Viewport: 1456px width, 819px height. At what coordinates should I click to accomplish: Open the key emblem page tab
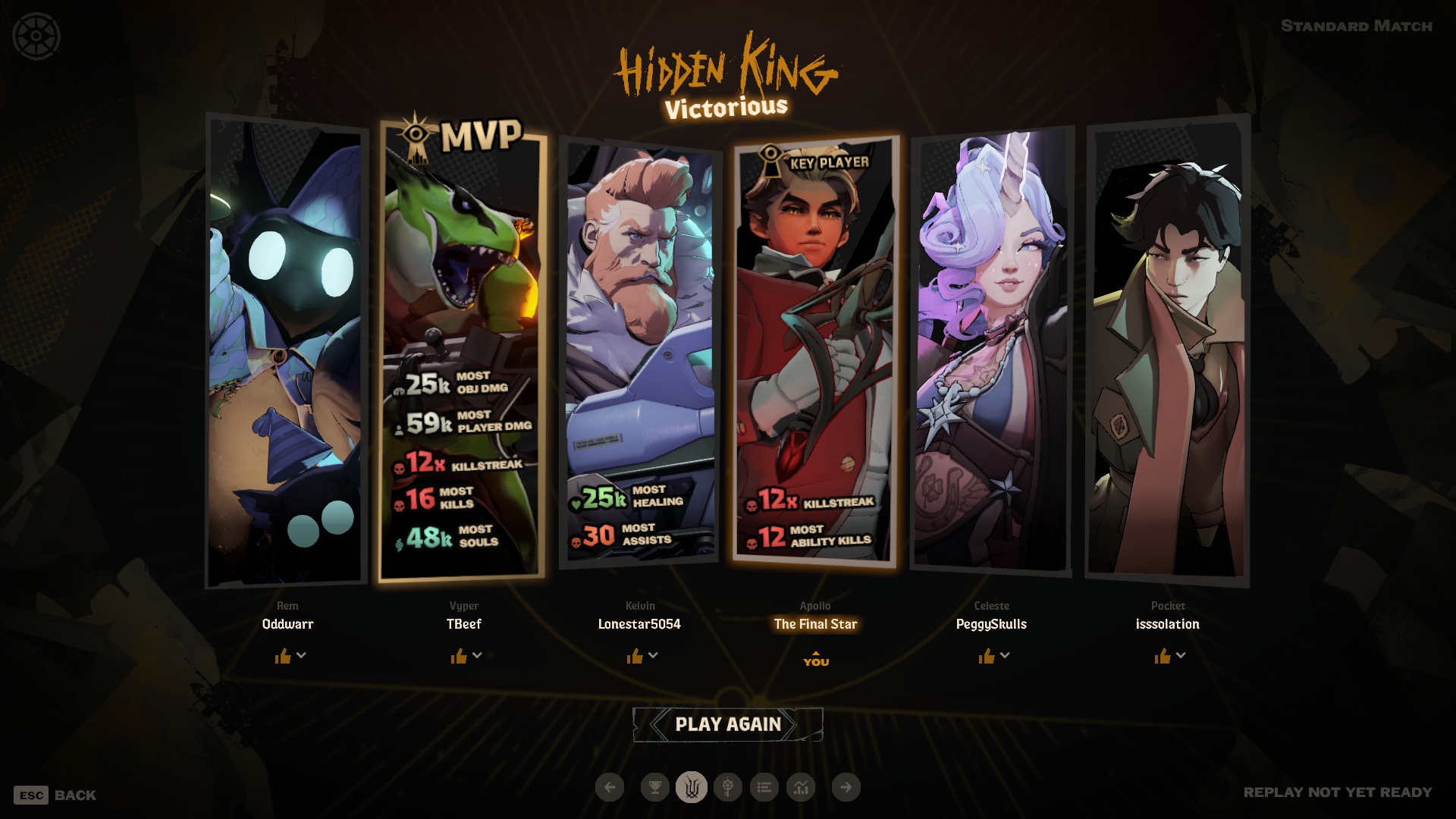(x=727, y=787)
